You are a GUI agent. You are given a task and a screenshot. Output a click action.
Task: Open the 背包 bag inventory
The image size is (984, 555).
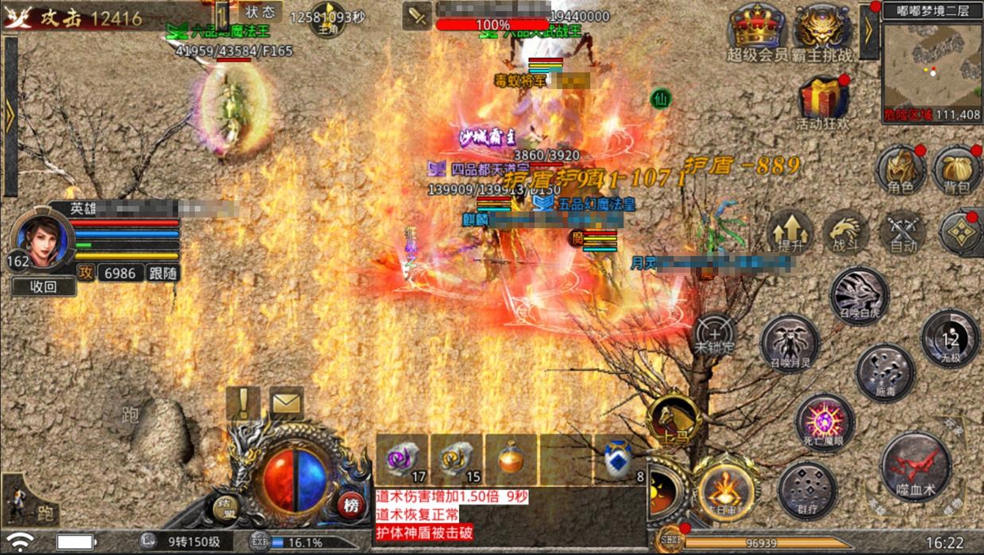click(x=957, y=170)
